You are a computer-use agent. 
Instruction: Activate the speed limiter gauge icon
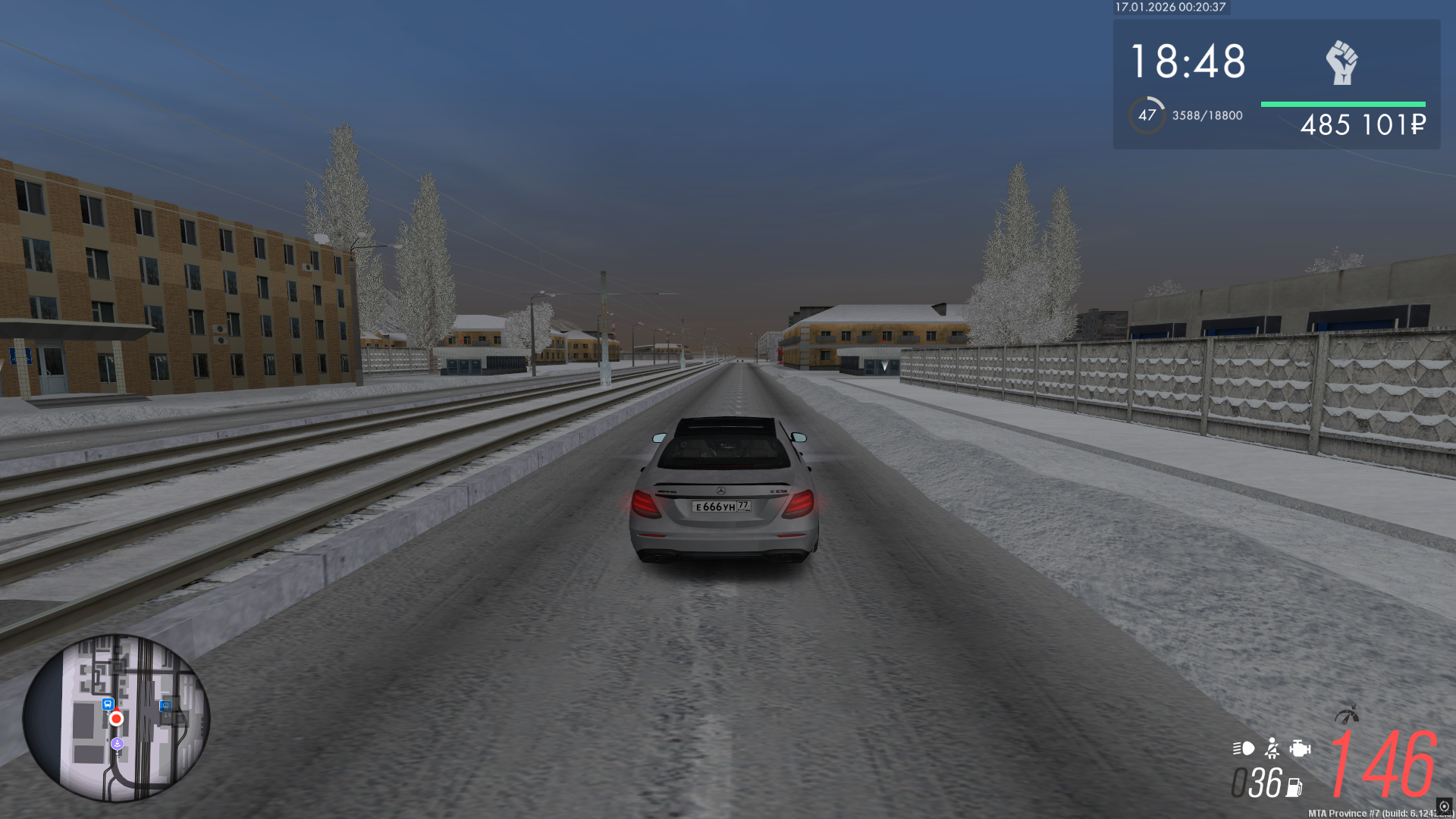pos(1347,714)
